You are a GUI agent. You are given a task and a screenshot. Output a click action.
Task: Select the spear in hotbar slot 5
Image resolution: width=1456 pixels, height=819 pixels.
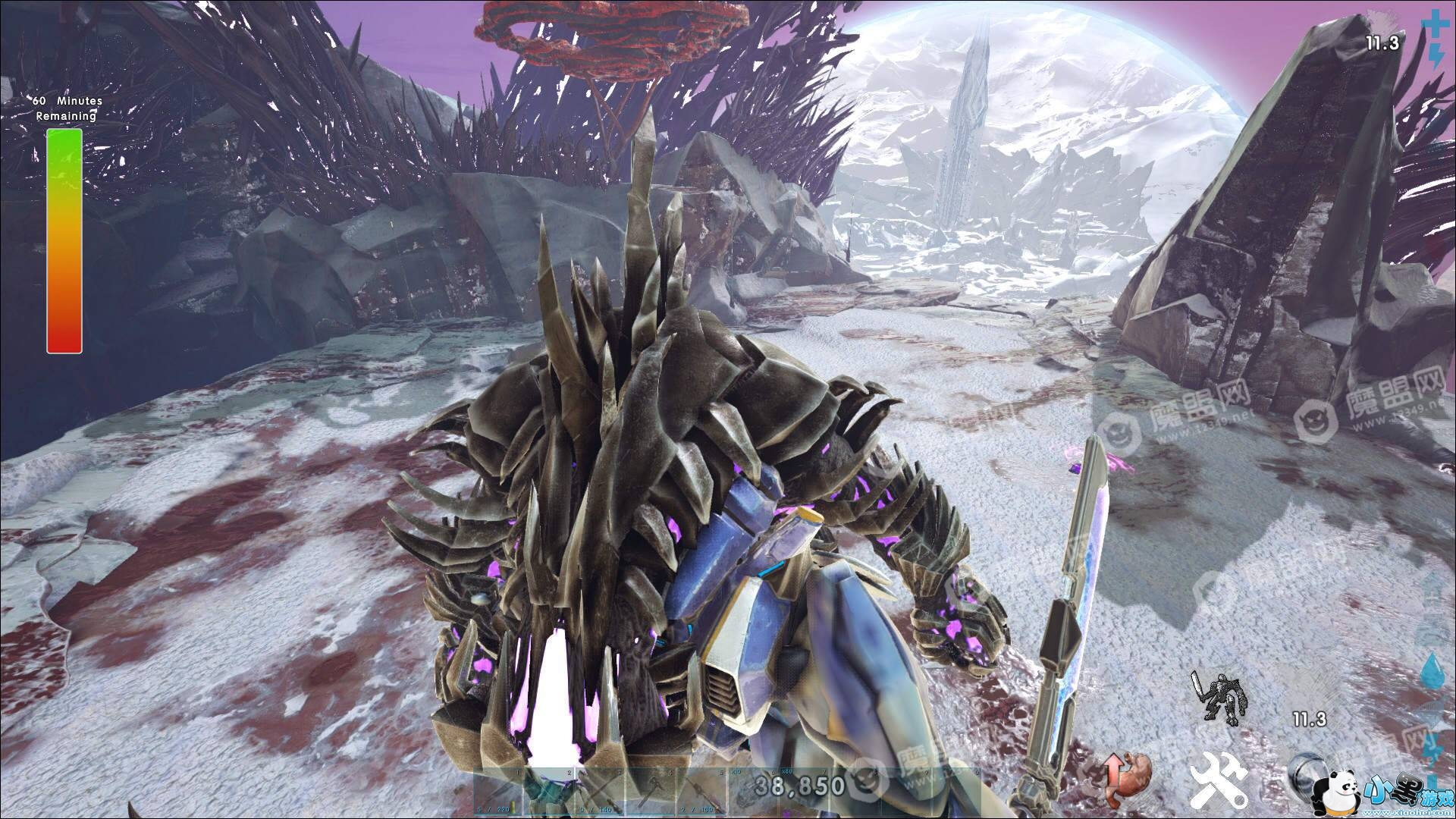pyautogui.click(x=700, y=793)
